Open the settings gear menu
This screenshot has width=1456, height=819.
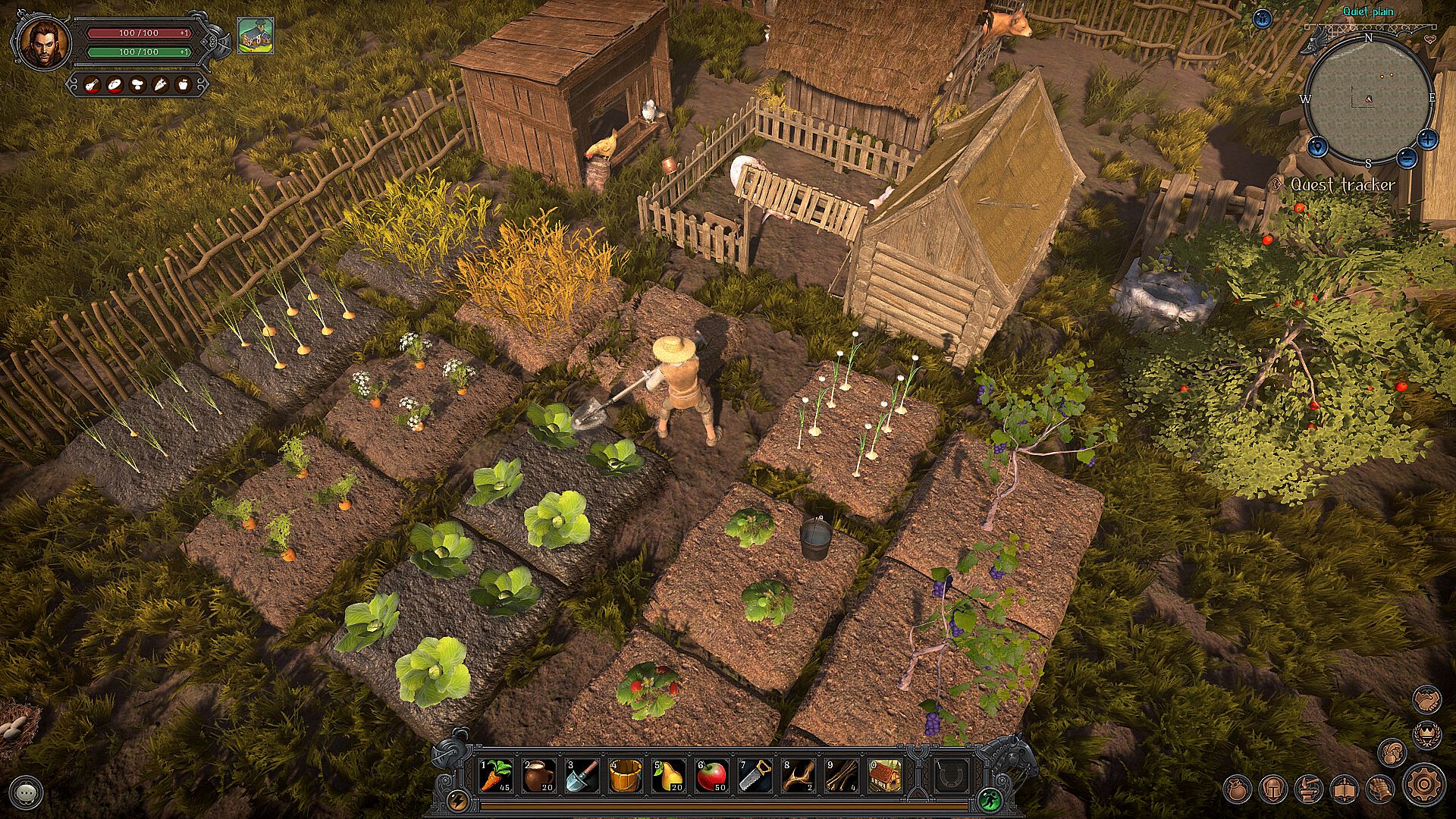coord(1423,784)
